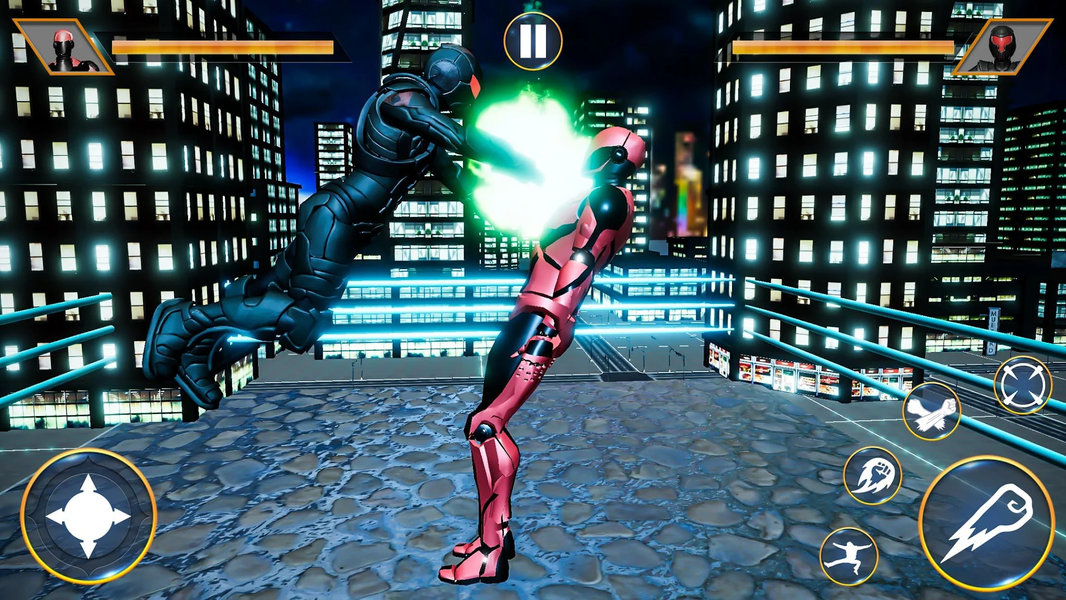
Task: Trigger the crosshair target button
Action: coord(1022,385)
